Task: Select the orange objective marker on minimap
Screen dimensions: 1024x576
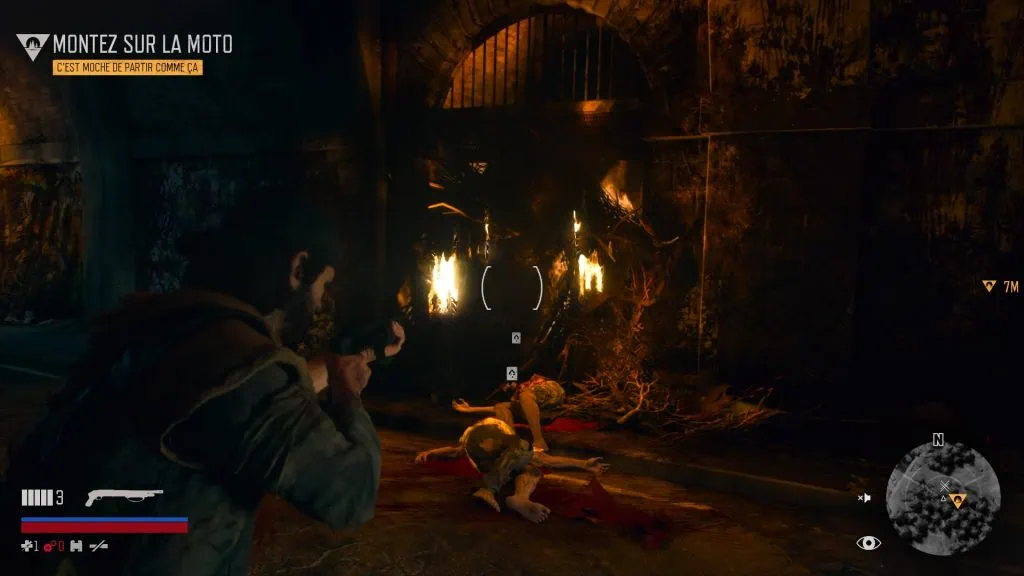Action: pyautogui.click(x=958, y=500)
